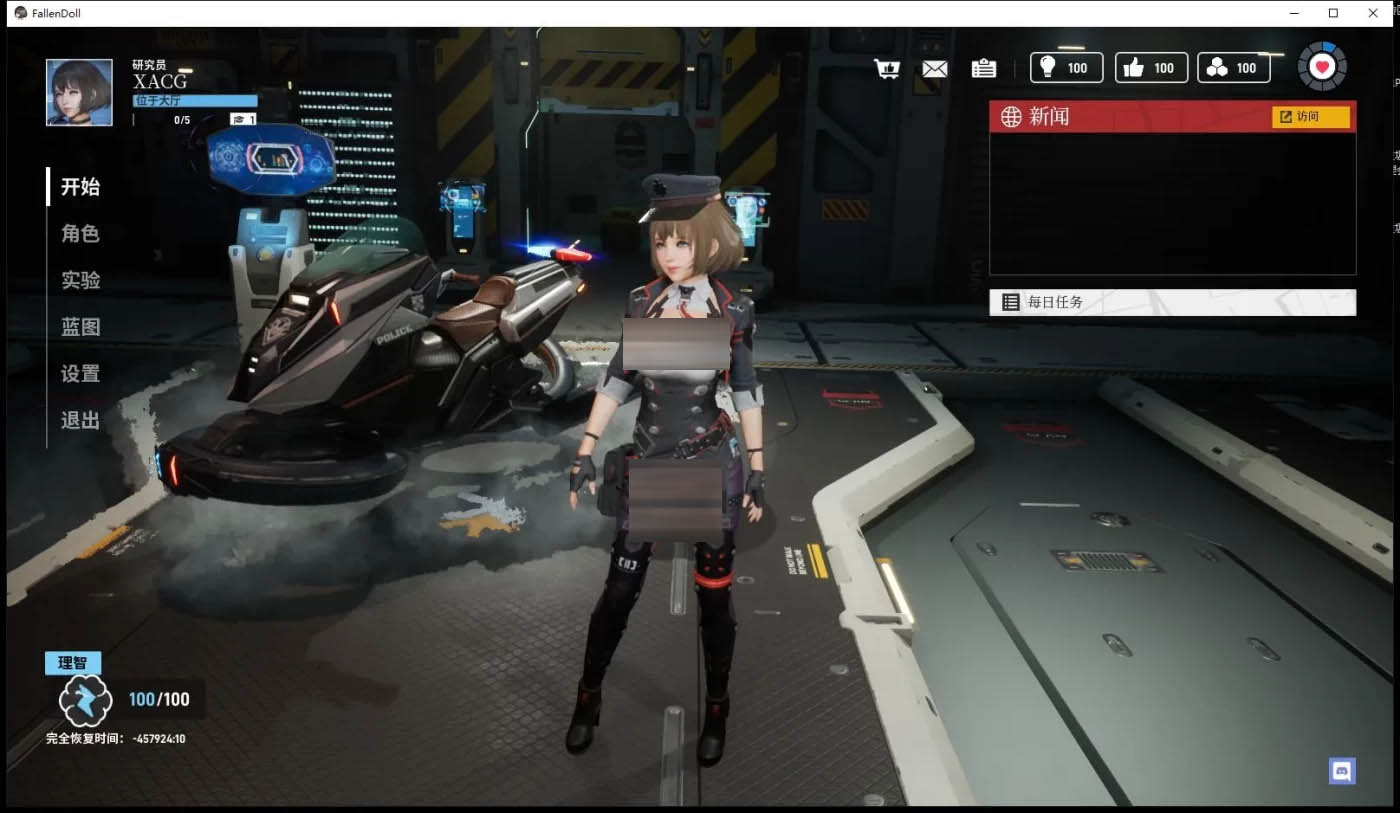Click 退出 to exit the game
The image size is (1400, 813).
tap(80, 420)
